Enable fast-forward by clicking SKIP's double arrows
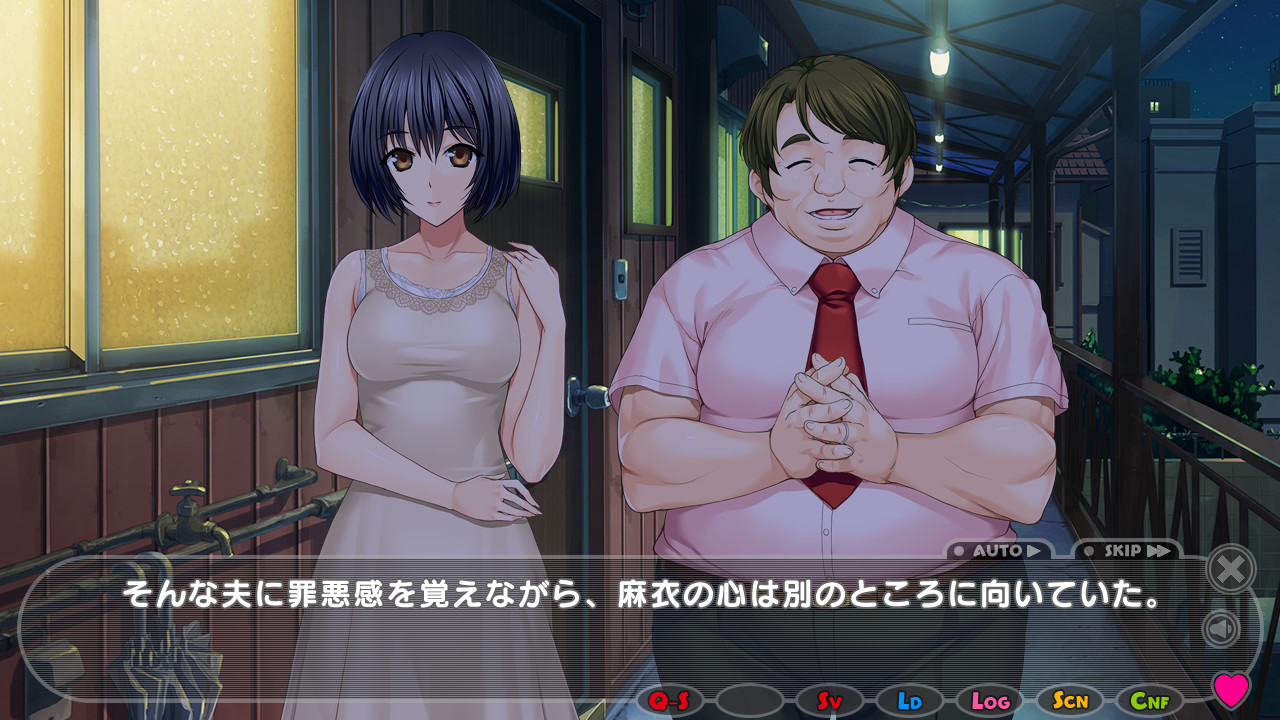Image resolution: width=1280 pixels, height=720 pixels. point(1158,549)
